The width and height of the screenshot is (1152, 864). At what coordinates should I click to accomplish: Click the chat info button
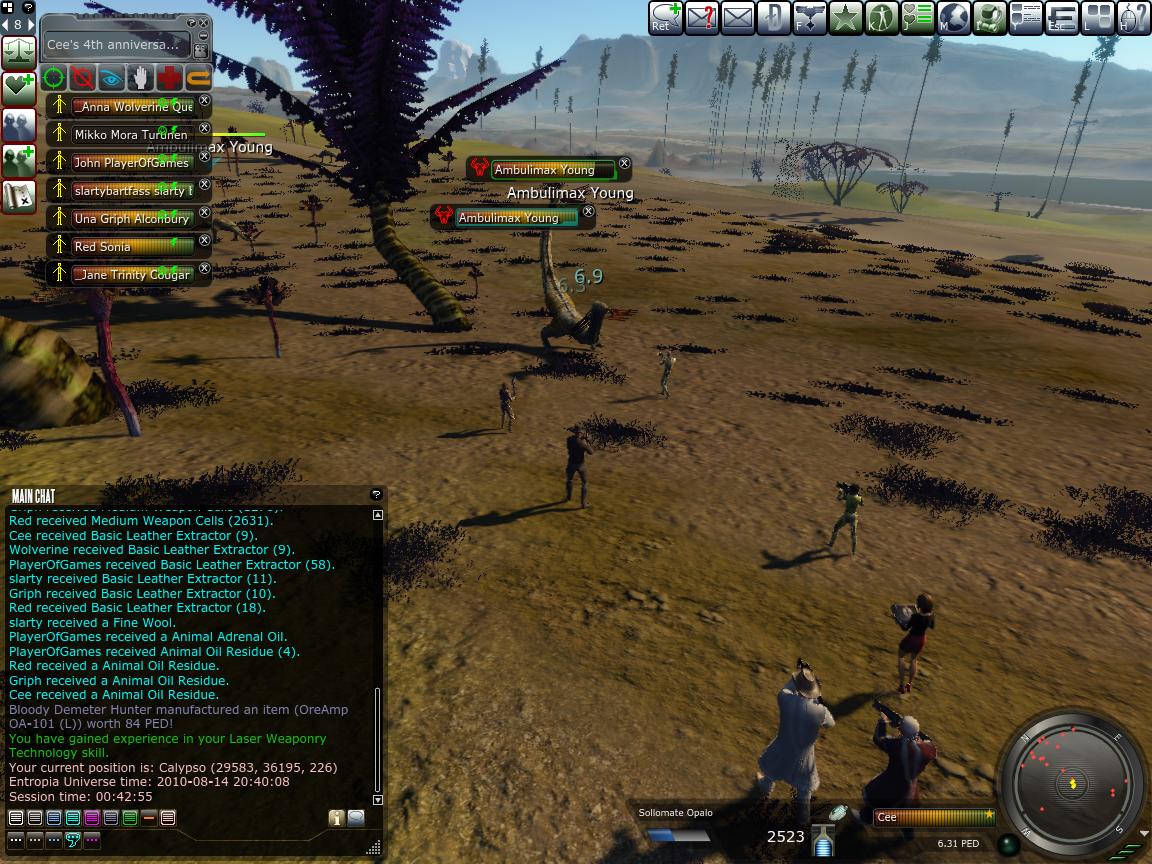coord(336,818)
